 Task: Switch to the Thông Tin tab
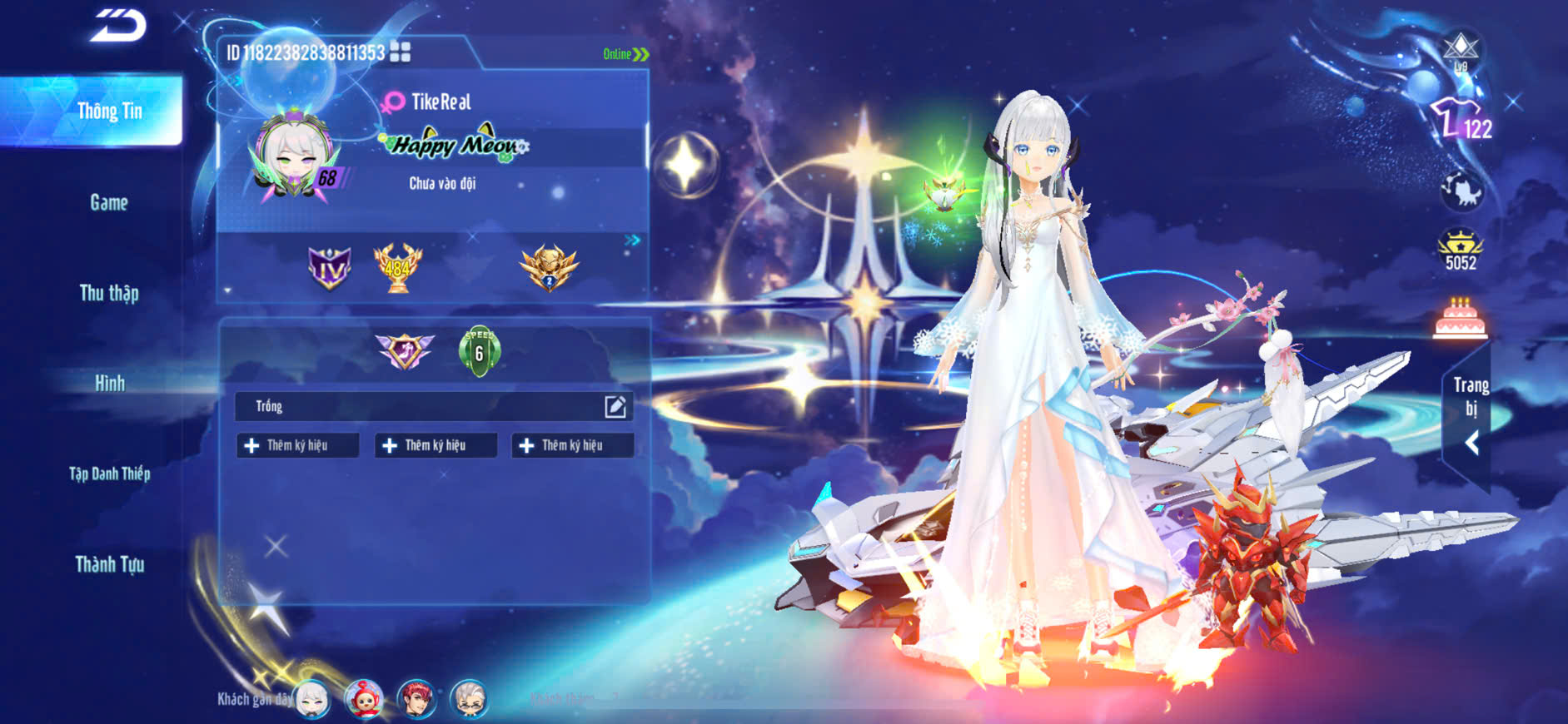coord(109,111)
